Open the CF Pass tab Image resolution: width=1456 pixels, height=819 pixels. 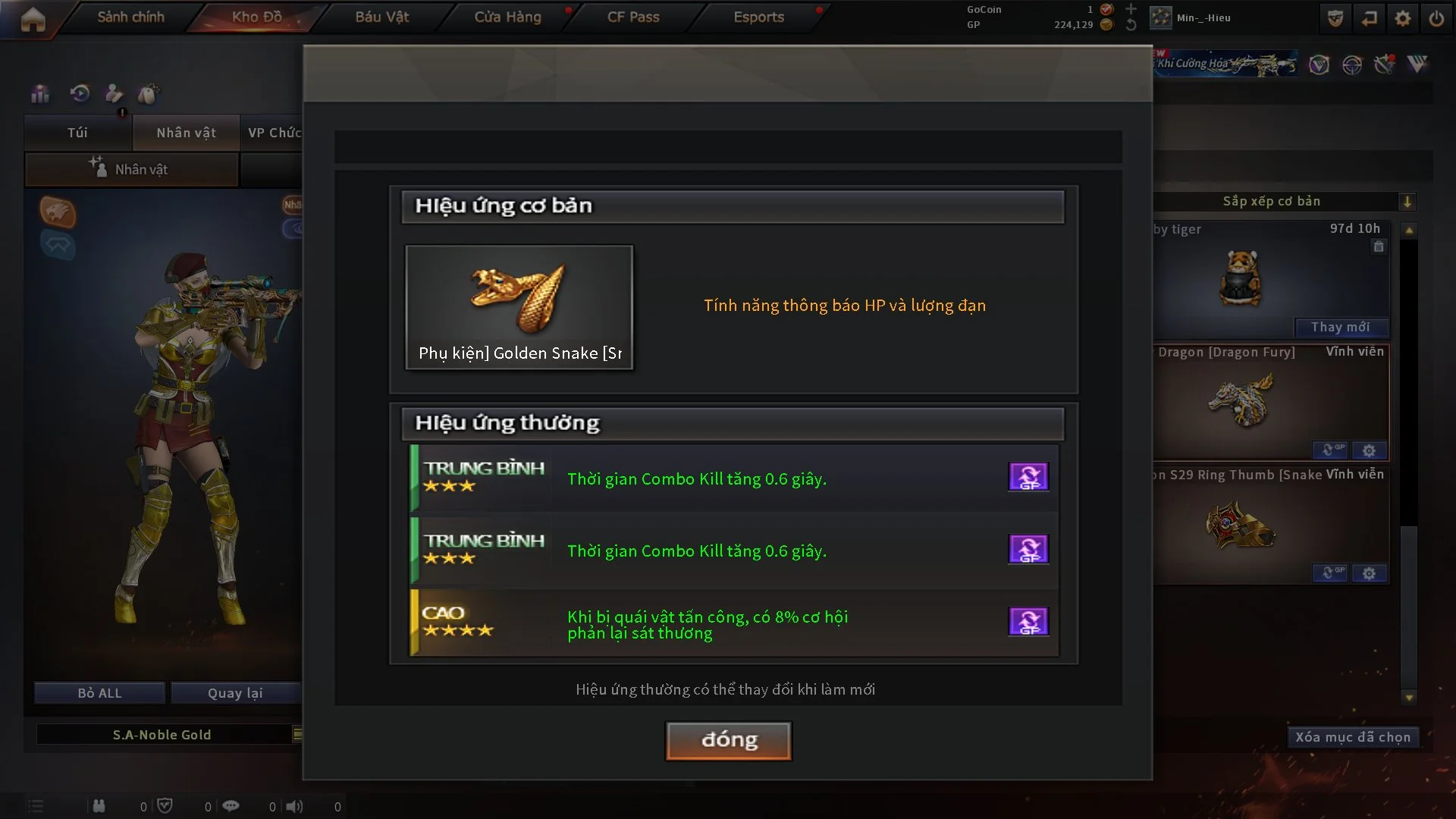pos(633,17)
